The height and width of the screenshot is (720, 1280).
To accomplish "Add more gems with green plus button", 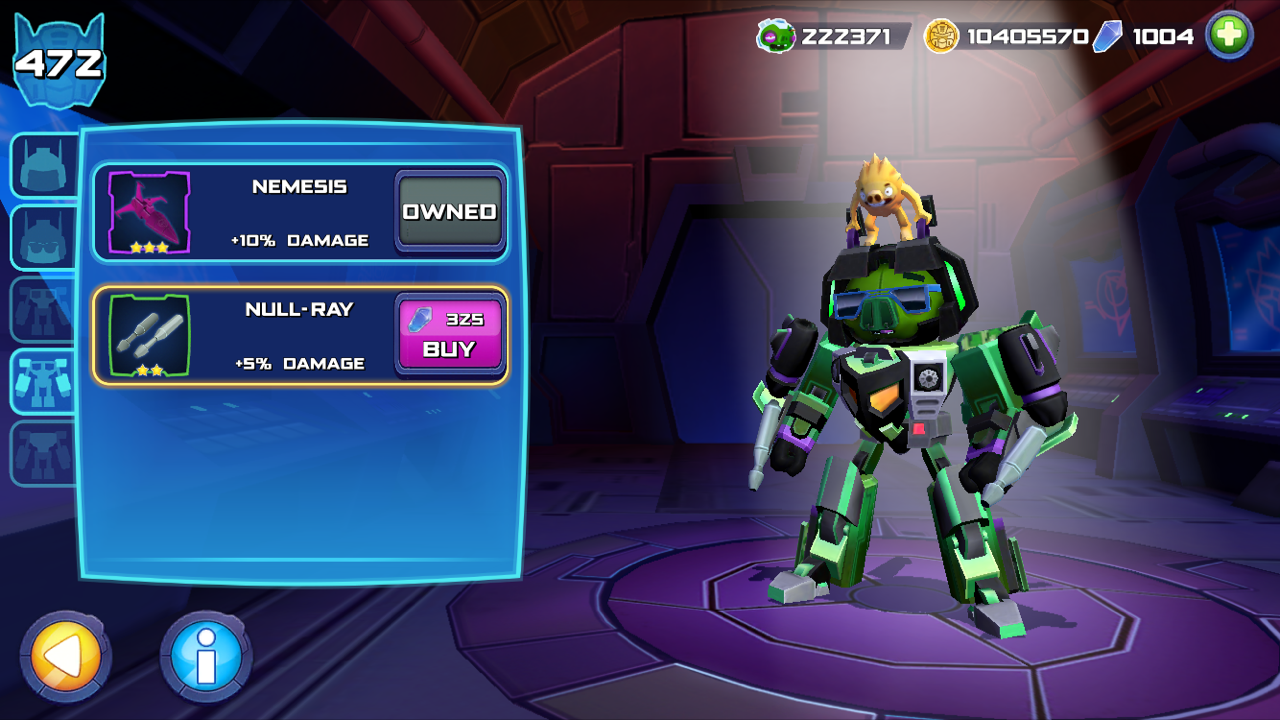I will pos(1229,36).
